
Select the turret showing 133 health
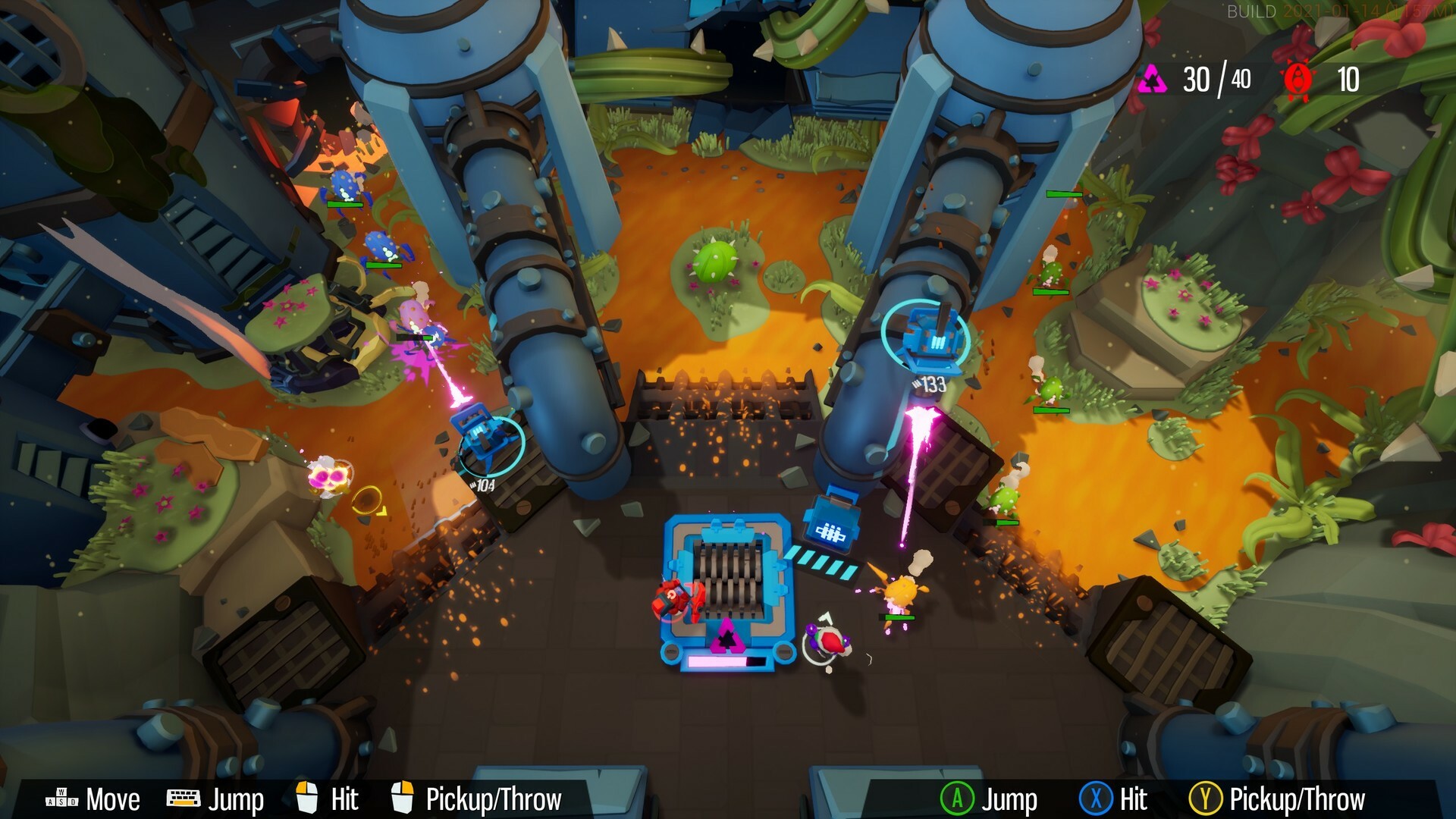tap(931, 341)
